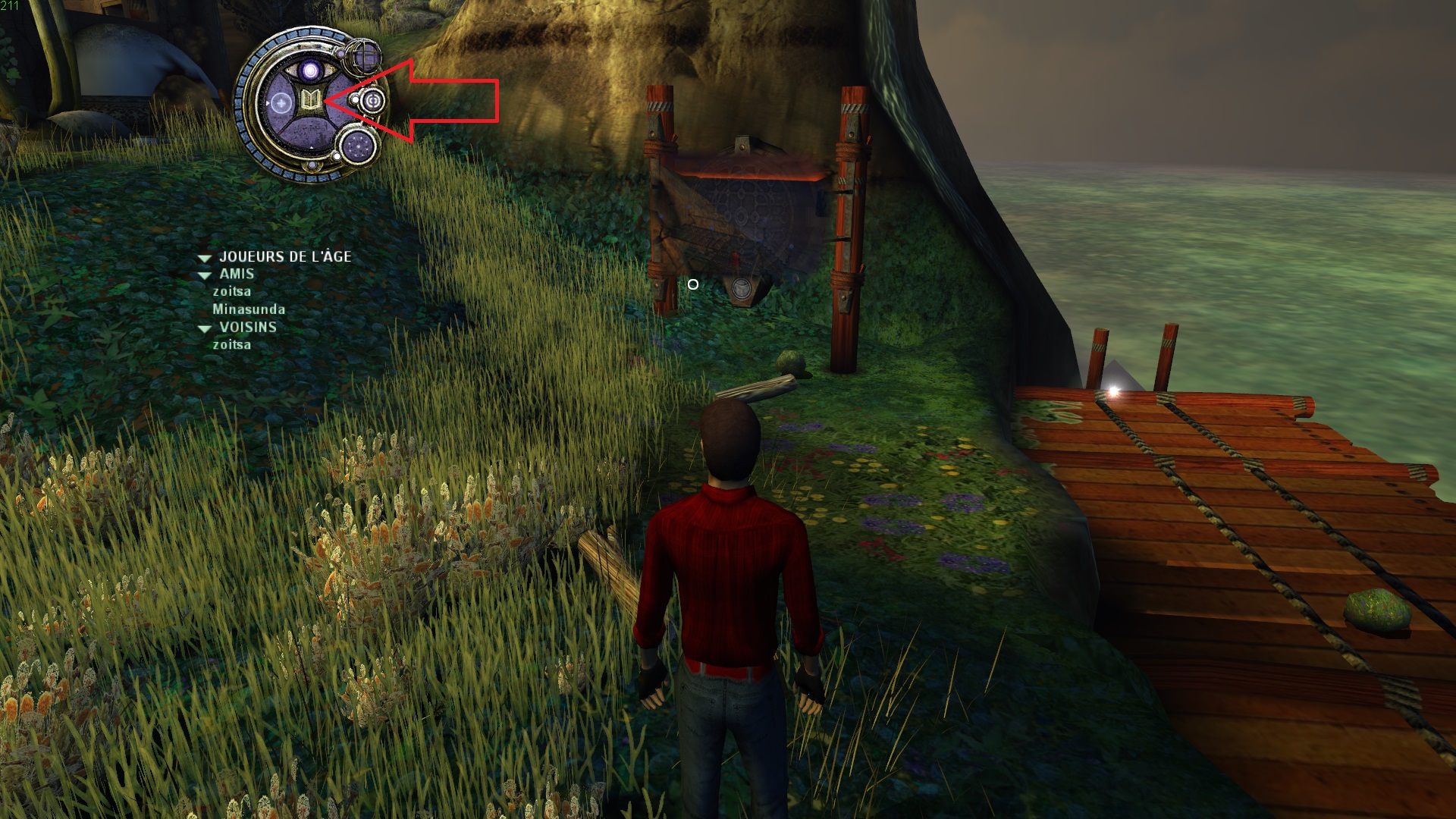Viewport: 1456px width, 819px height.
Task: Click the glowing eye orb on the KI
Action: point(310,71)
